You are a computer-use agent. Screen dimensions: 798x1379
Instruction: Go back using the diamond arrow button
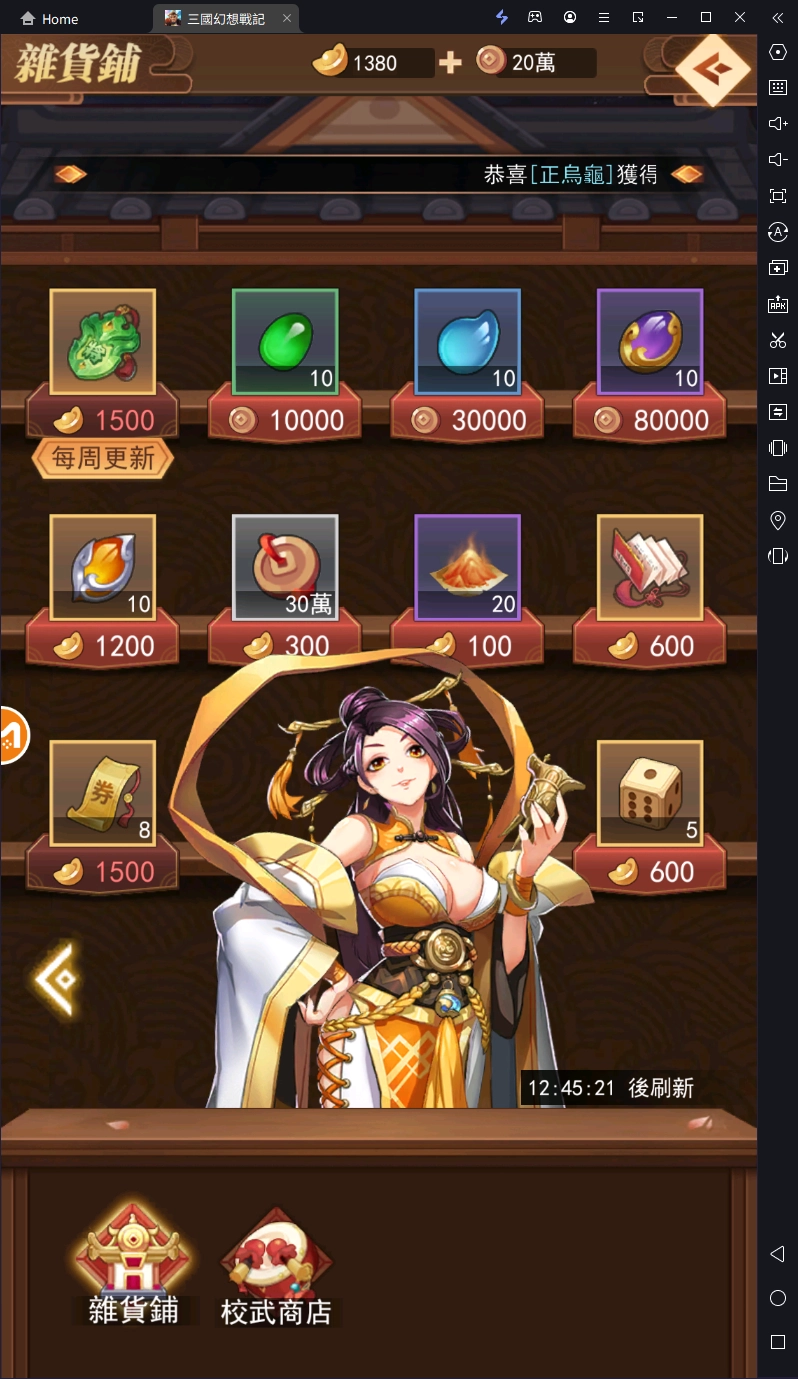[x=712, y=69]
